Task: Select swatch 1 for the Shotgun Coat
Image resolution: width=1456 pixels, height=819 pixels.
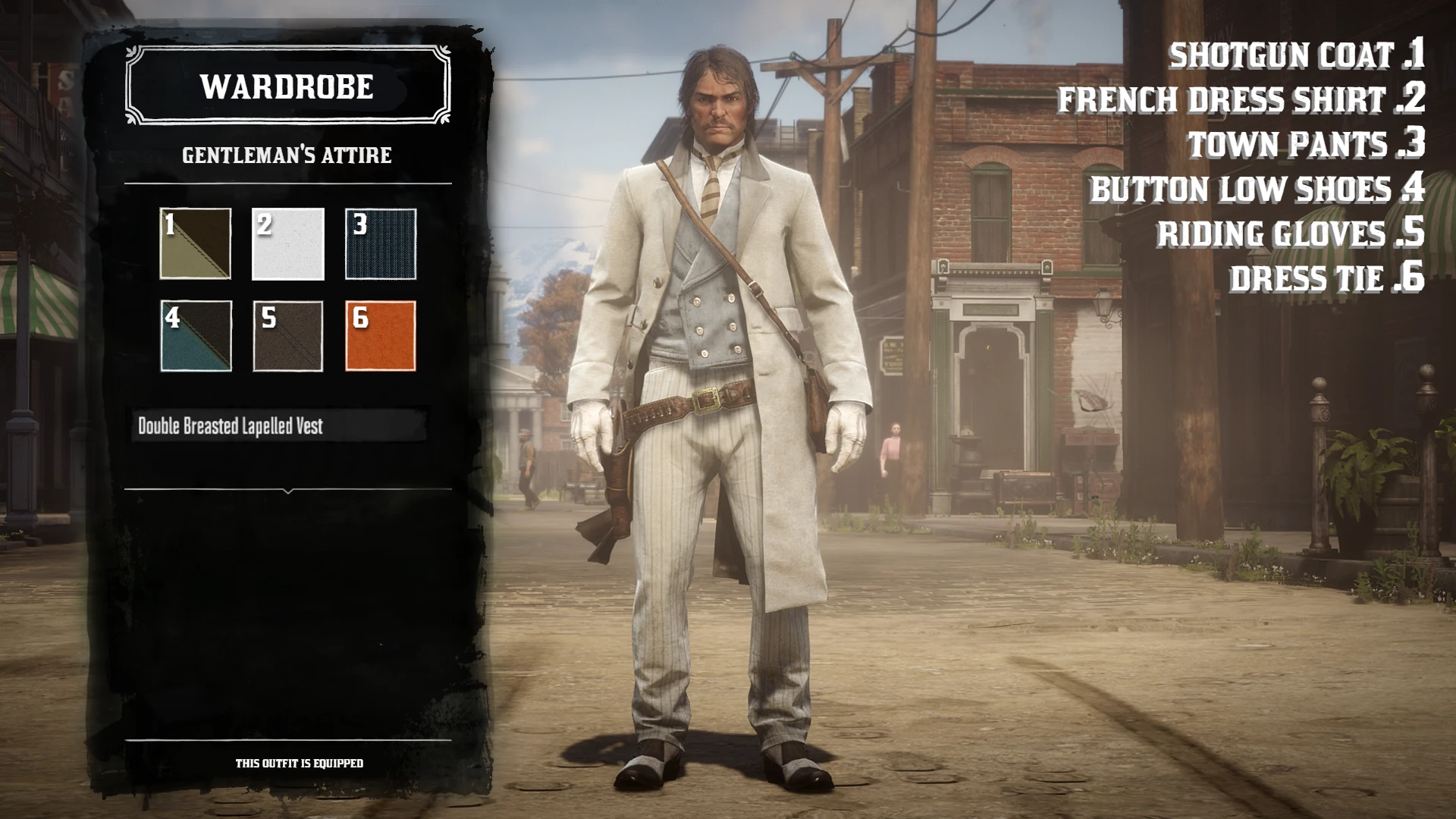Action: pos(196,244)
